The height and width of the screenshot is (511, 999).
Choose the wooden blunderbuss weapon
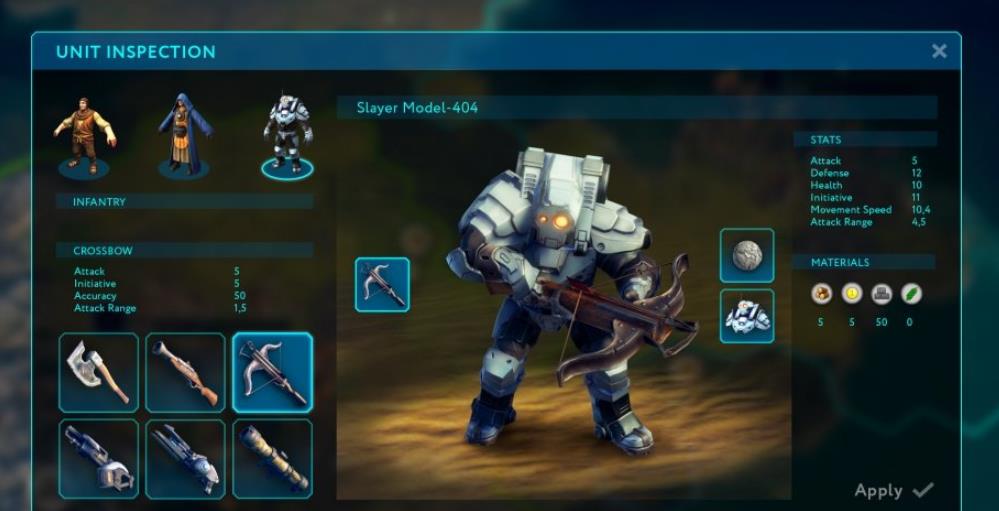185,373
